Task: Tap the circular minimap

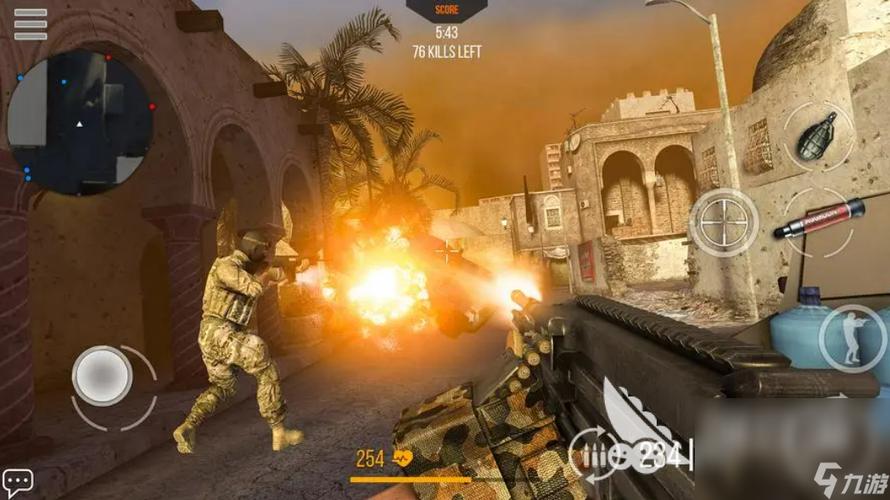Action: coord(80,122)
